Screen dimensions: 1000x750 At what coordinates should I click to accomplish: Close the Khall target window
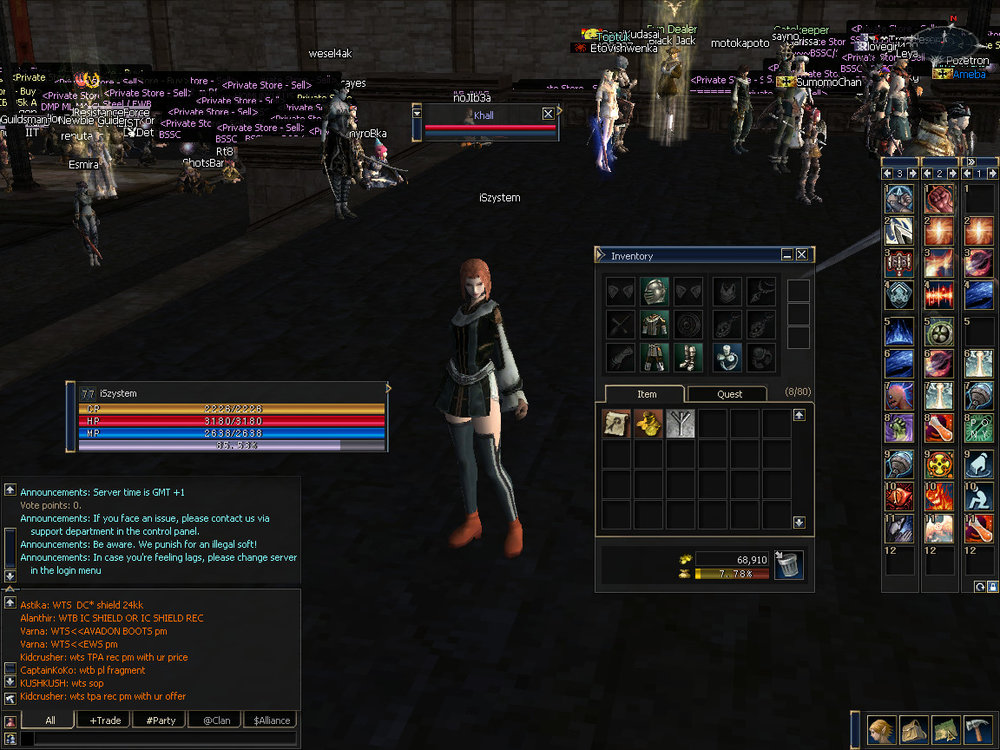(x=548, y=114)
